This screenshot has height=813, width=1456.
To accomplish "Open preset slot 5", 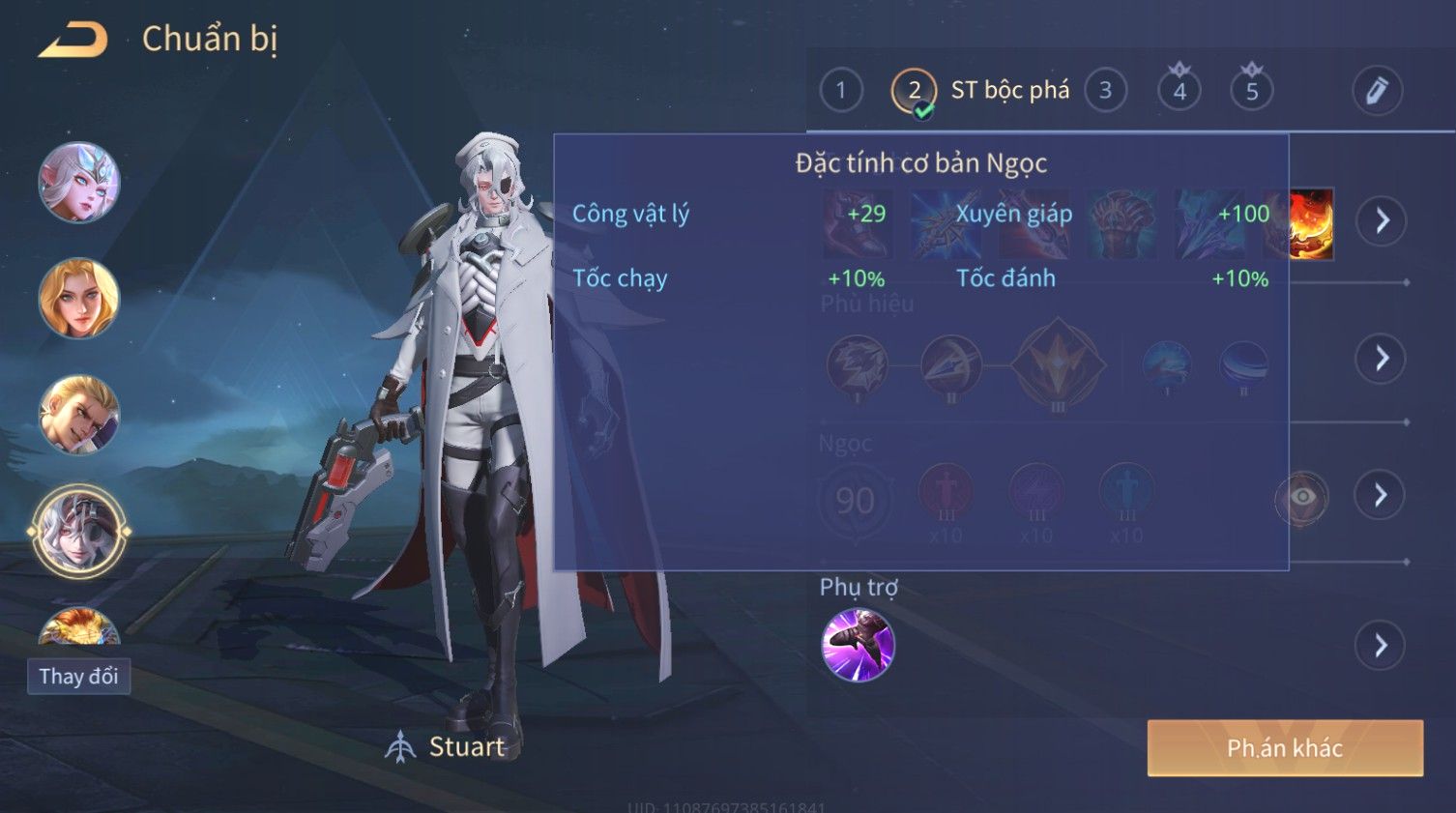I will coord(1251,91).
